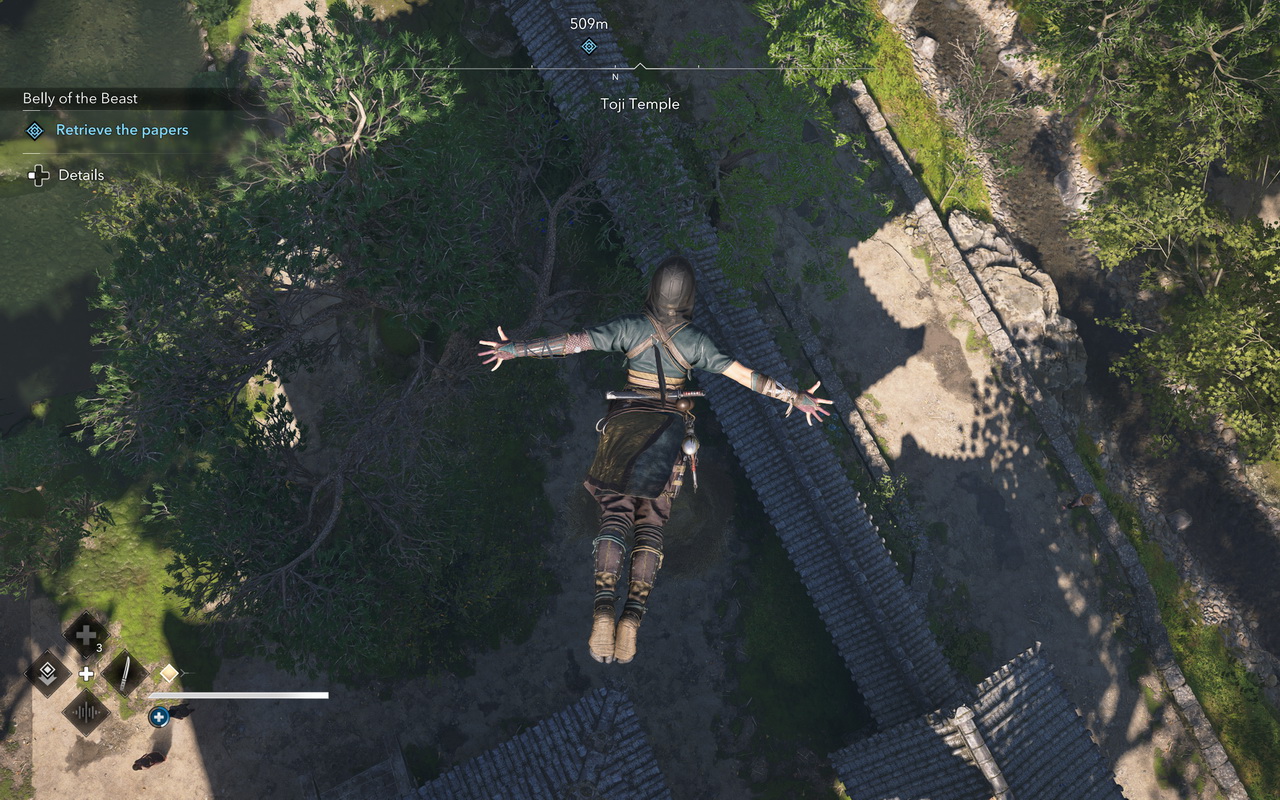Select the kunai weapon icon
Screen dimensions: 1280x800
(x=123, y=673)
